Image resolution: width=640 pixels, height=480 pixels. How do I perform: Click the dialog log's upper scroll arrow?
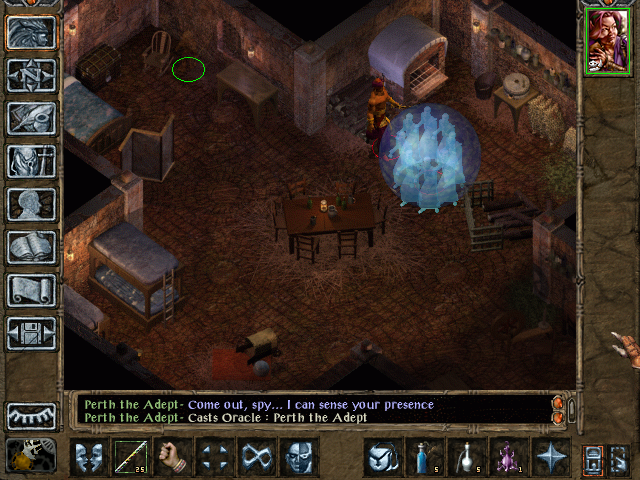tap(558, 402)
